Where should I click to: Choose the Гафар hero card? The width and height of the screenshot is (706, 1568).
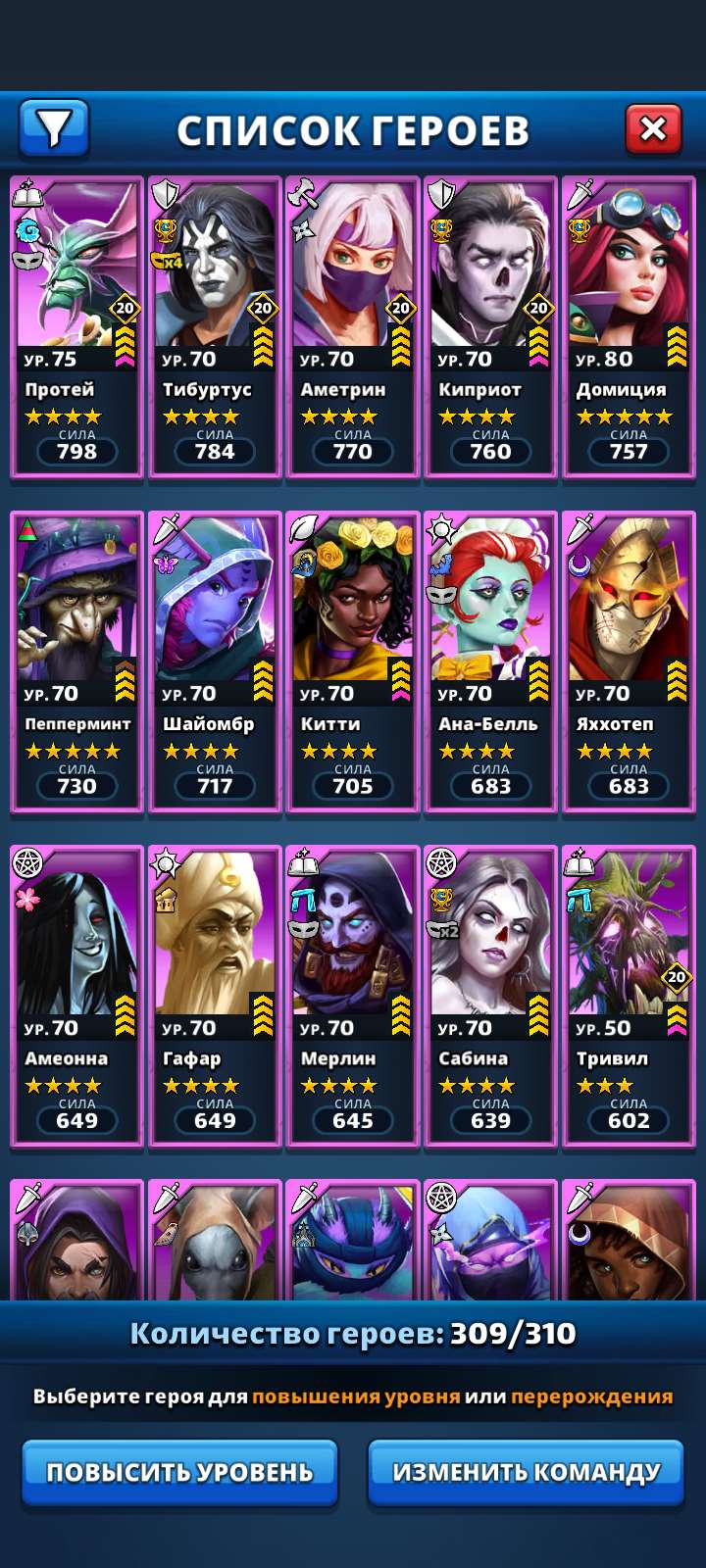click(x=215, y=996)
